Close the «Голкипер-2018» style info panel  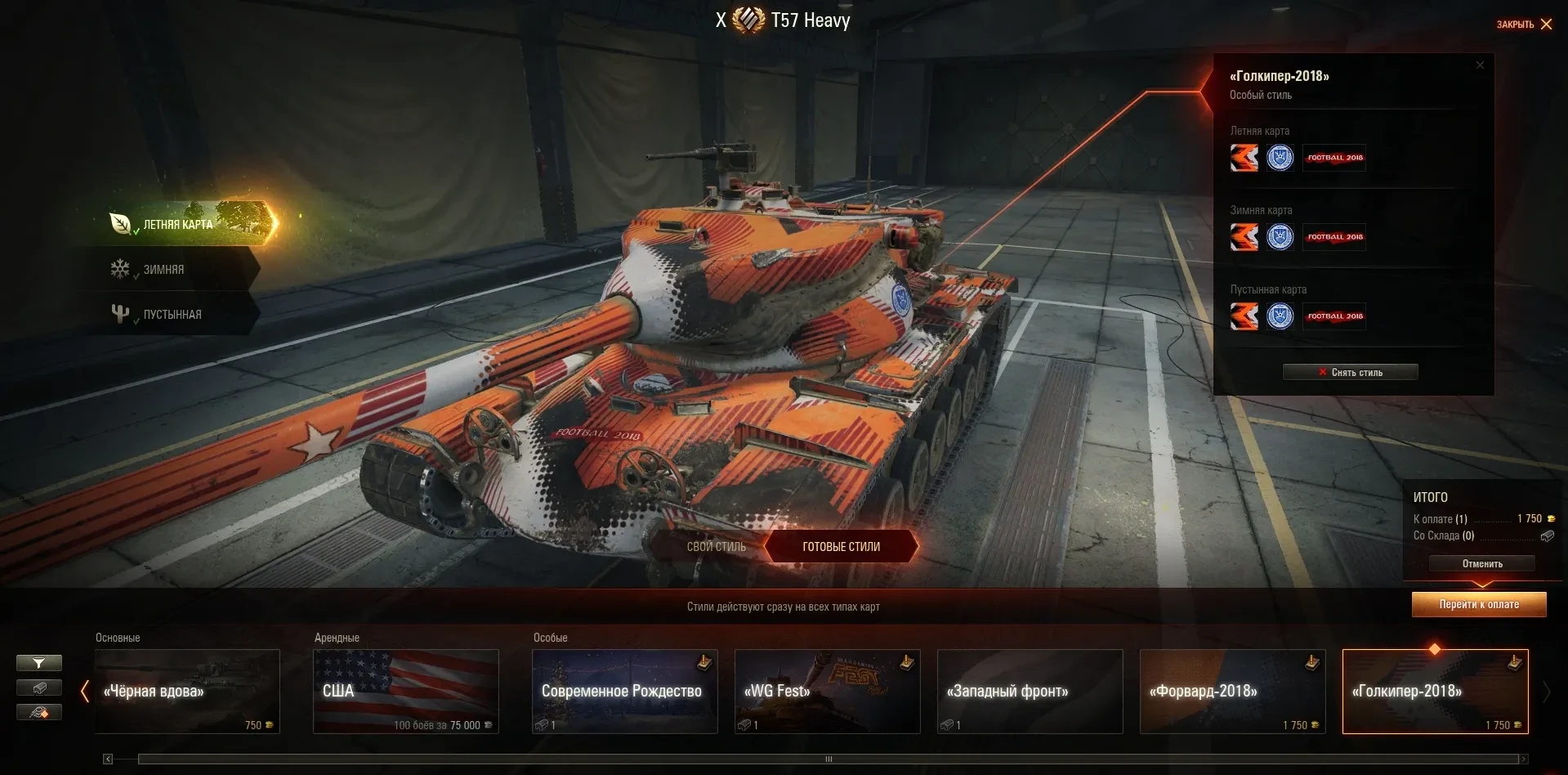tap(1480, 65)
